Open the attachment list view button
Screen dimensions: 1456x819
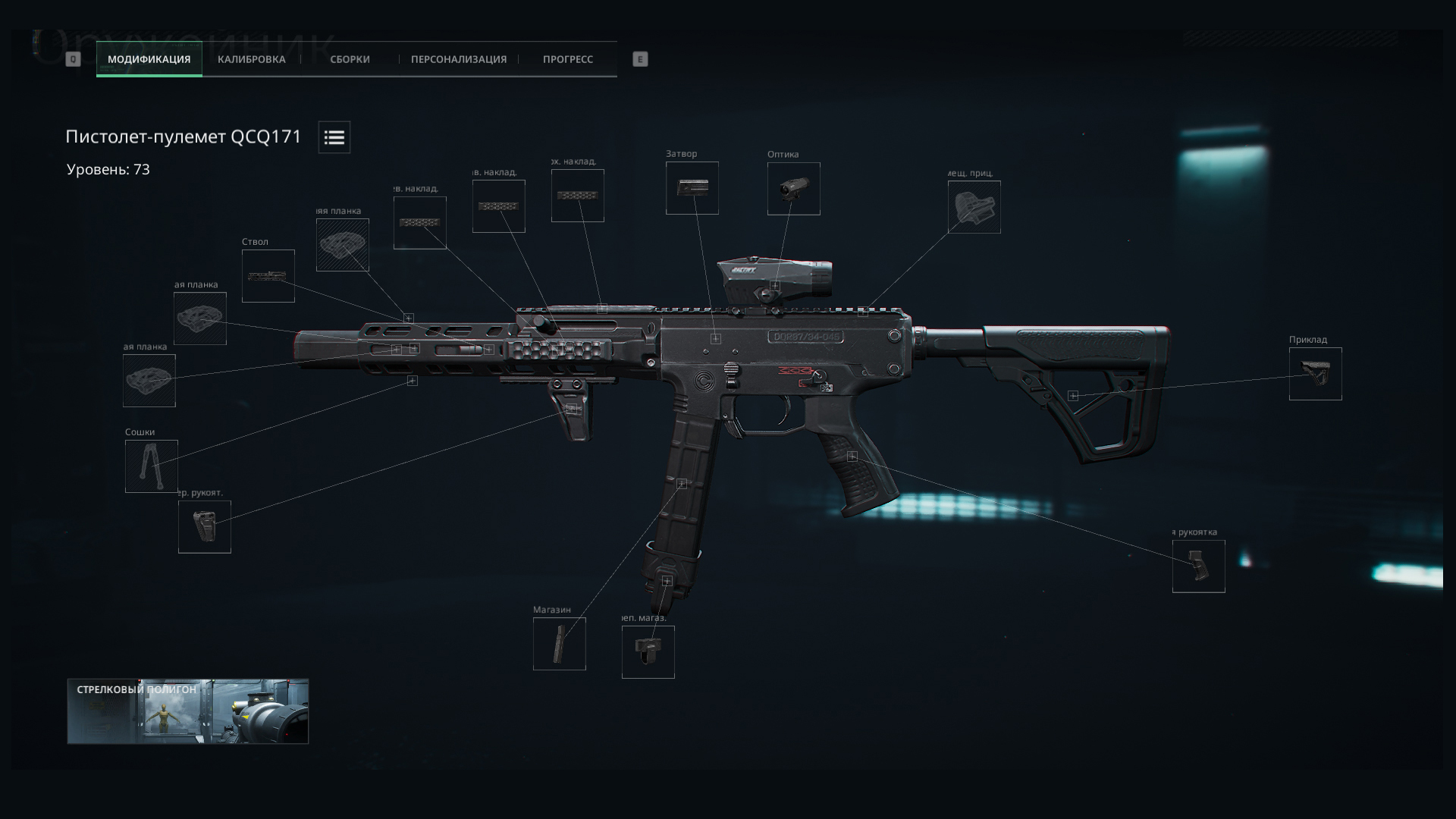[x=334, y=137]
